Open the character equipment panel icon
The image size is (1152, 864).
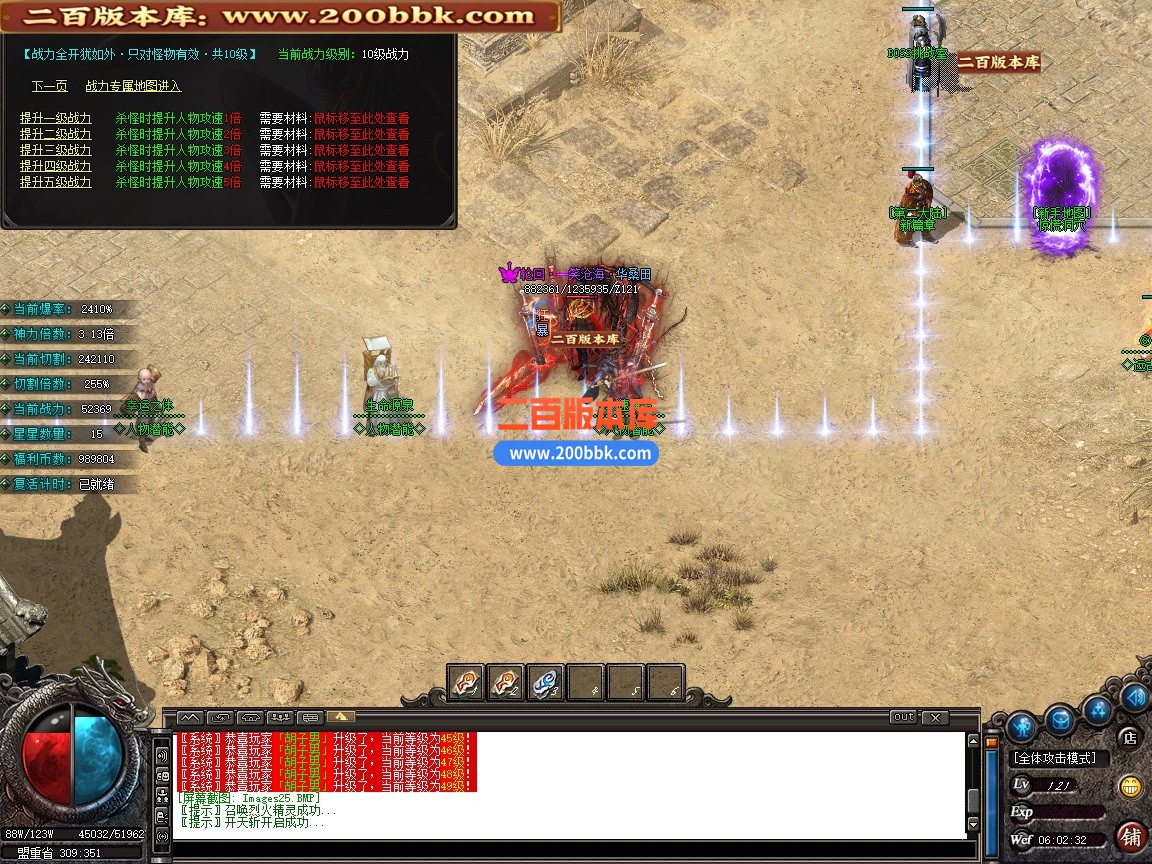1020,726
